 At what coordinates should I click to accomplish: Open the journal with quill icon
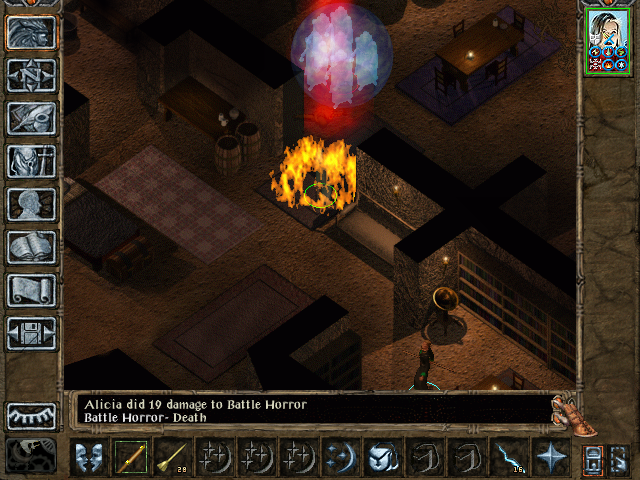tap(32, 118)
